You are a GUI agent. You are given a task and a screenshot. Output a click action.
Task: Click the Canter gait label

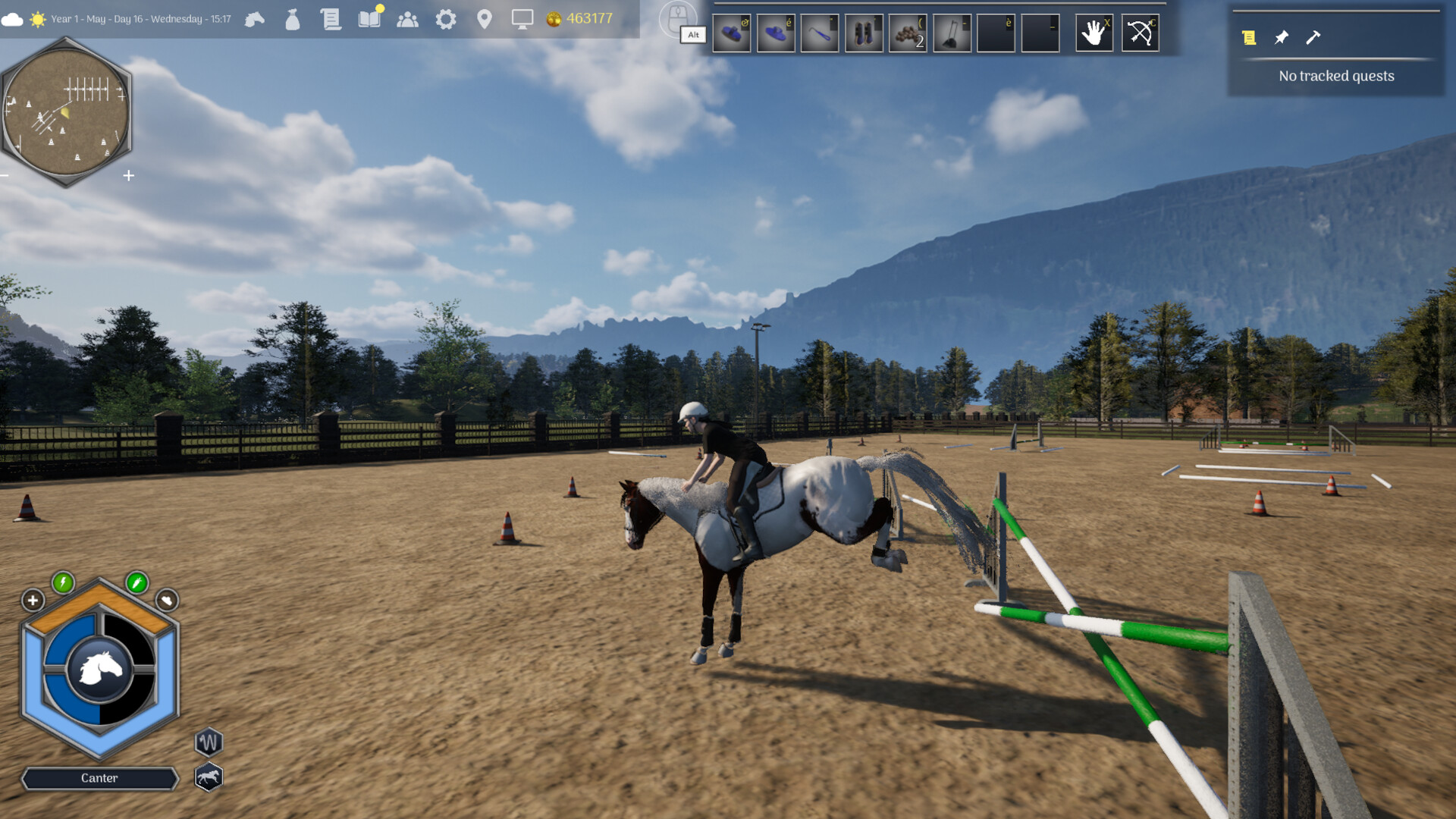click(x=100, y=778)
